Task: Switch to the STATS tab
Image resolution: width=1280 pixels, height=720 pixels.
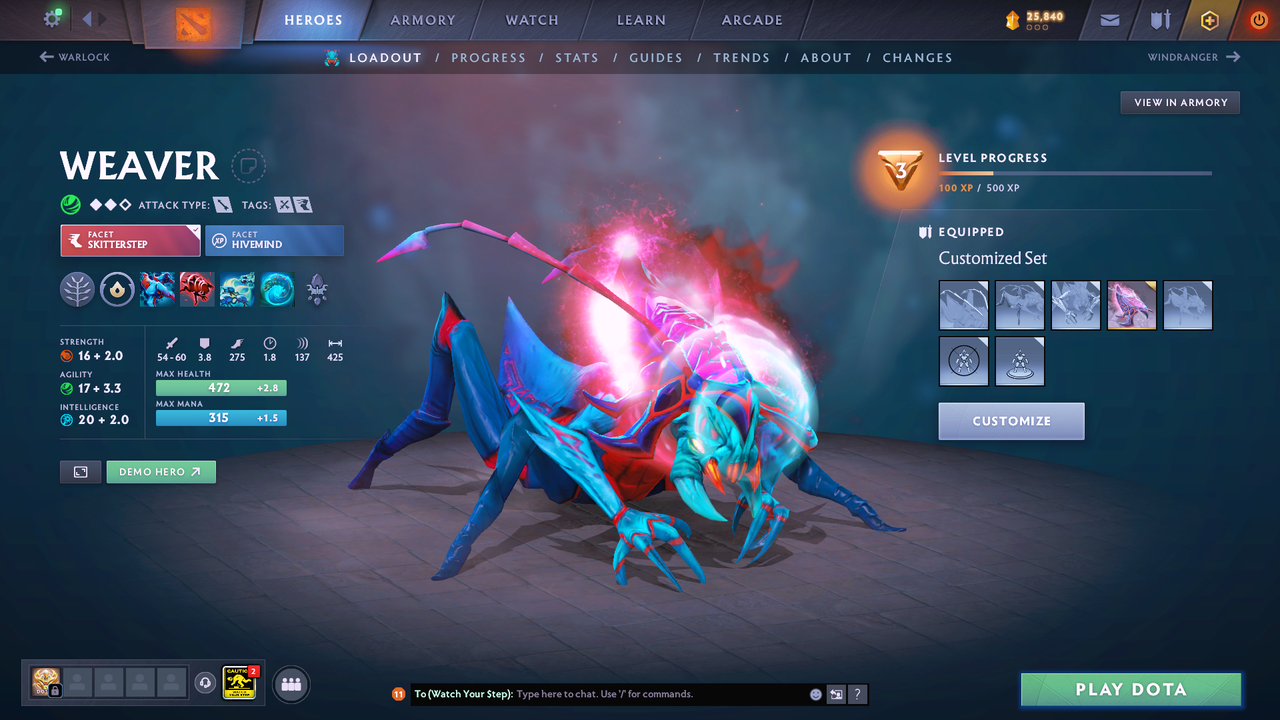Action: point(577,57)
